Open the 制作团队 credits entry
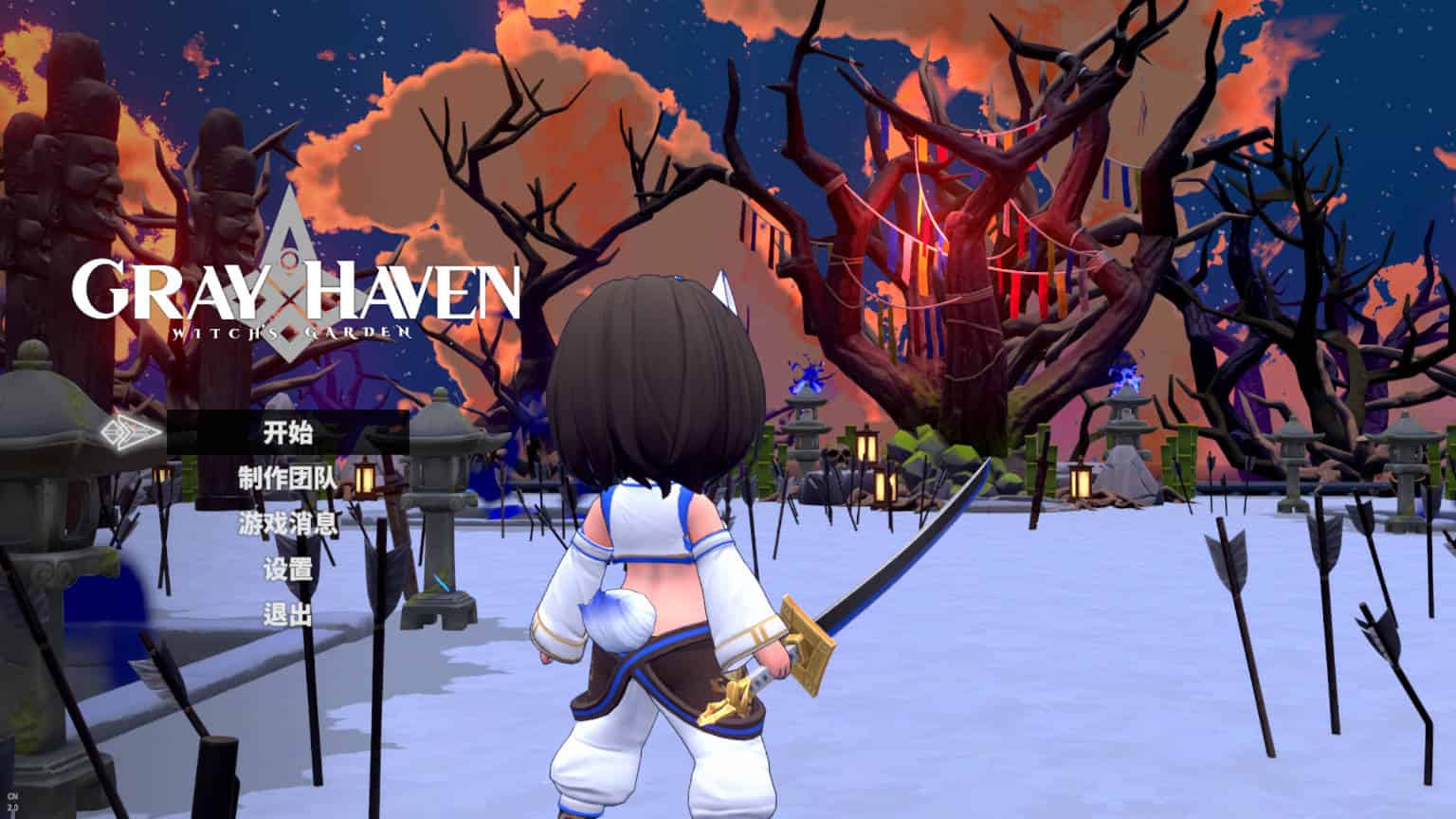Screen dimensions: 1456x819 (x=287, y=479)
